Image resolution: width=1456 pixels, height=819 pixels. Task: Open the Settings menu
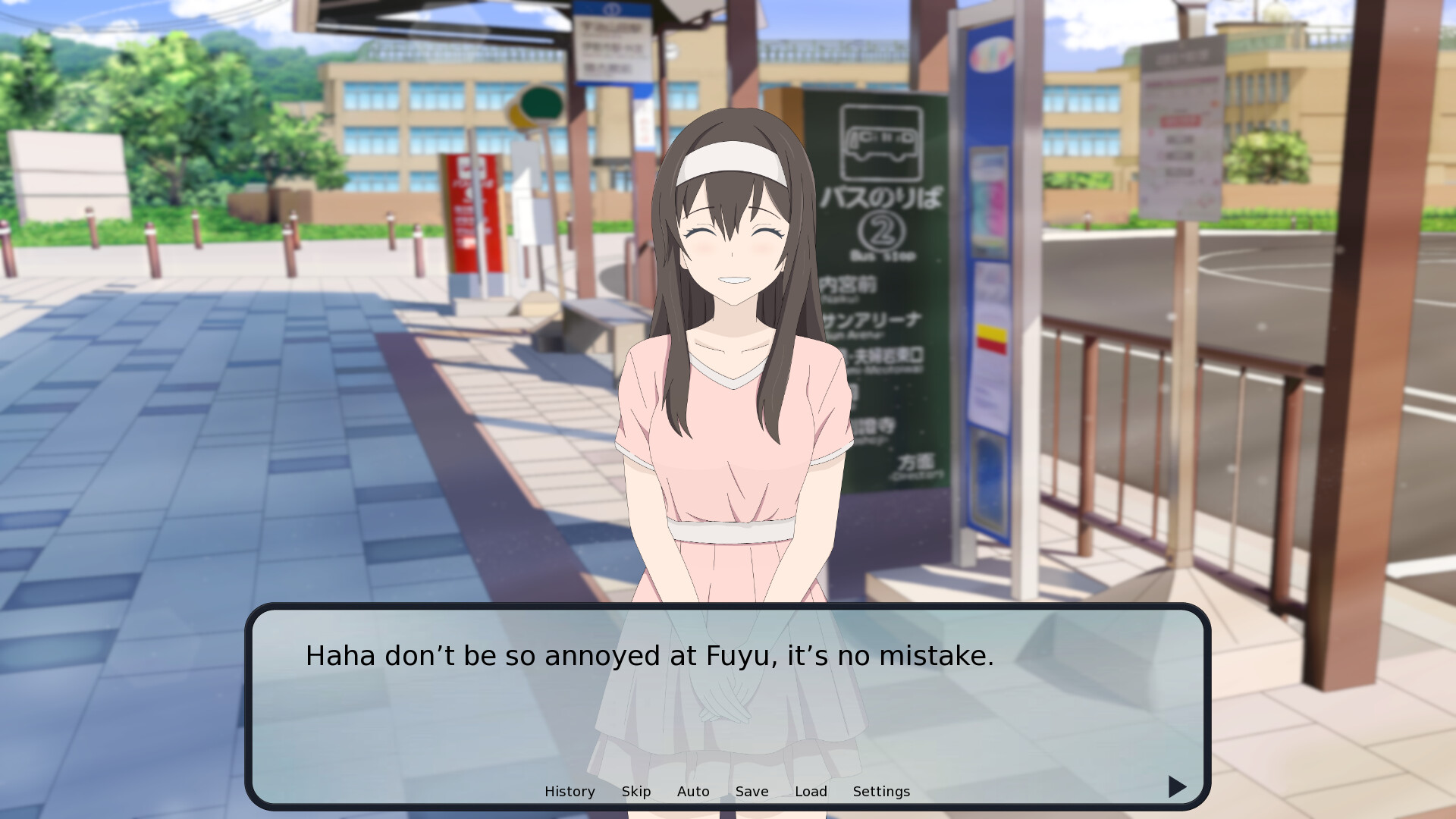coord(881,792)
